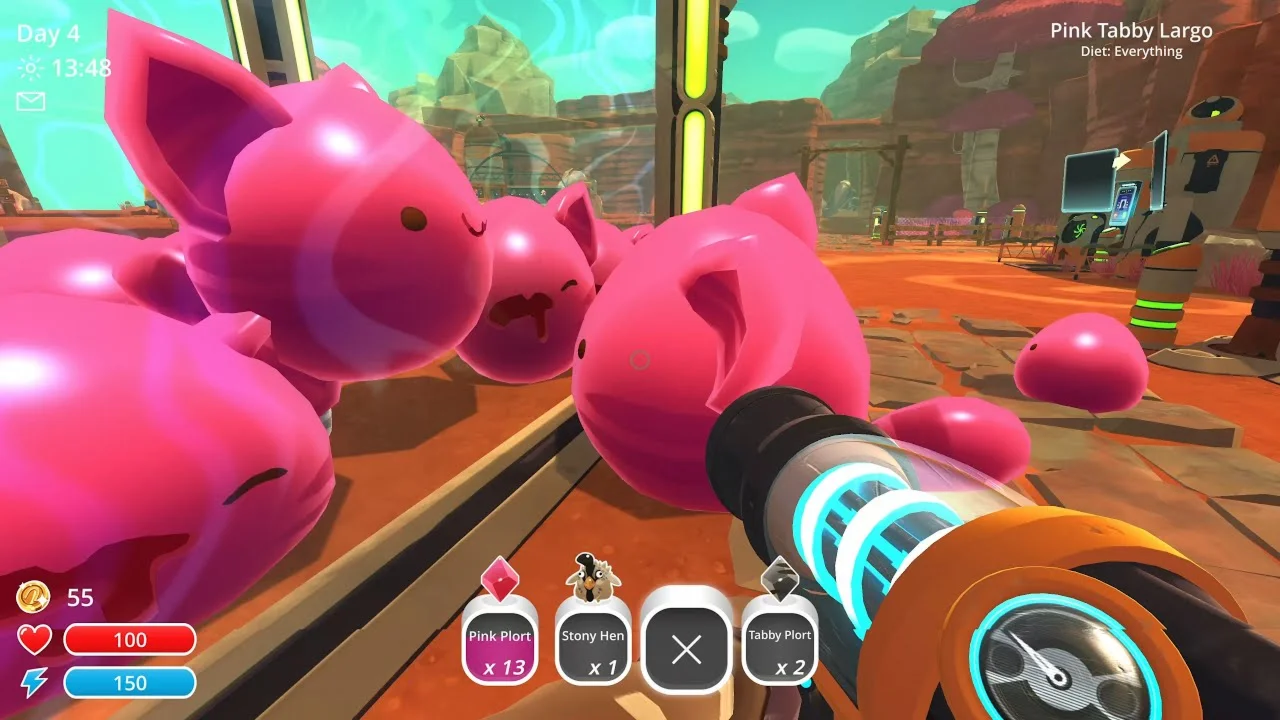Click the red health bar
This screenshot has width=1280, height=720.
tap(131, 640)
